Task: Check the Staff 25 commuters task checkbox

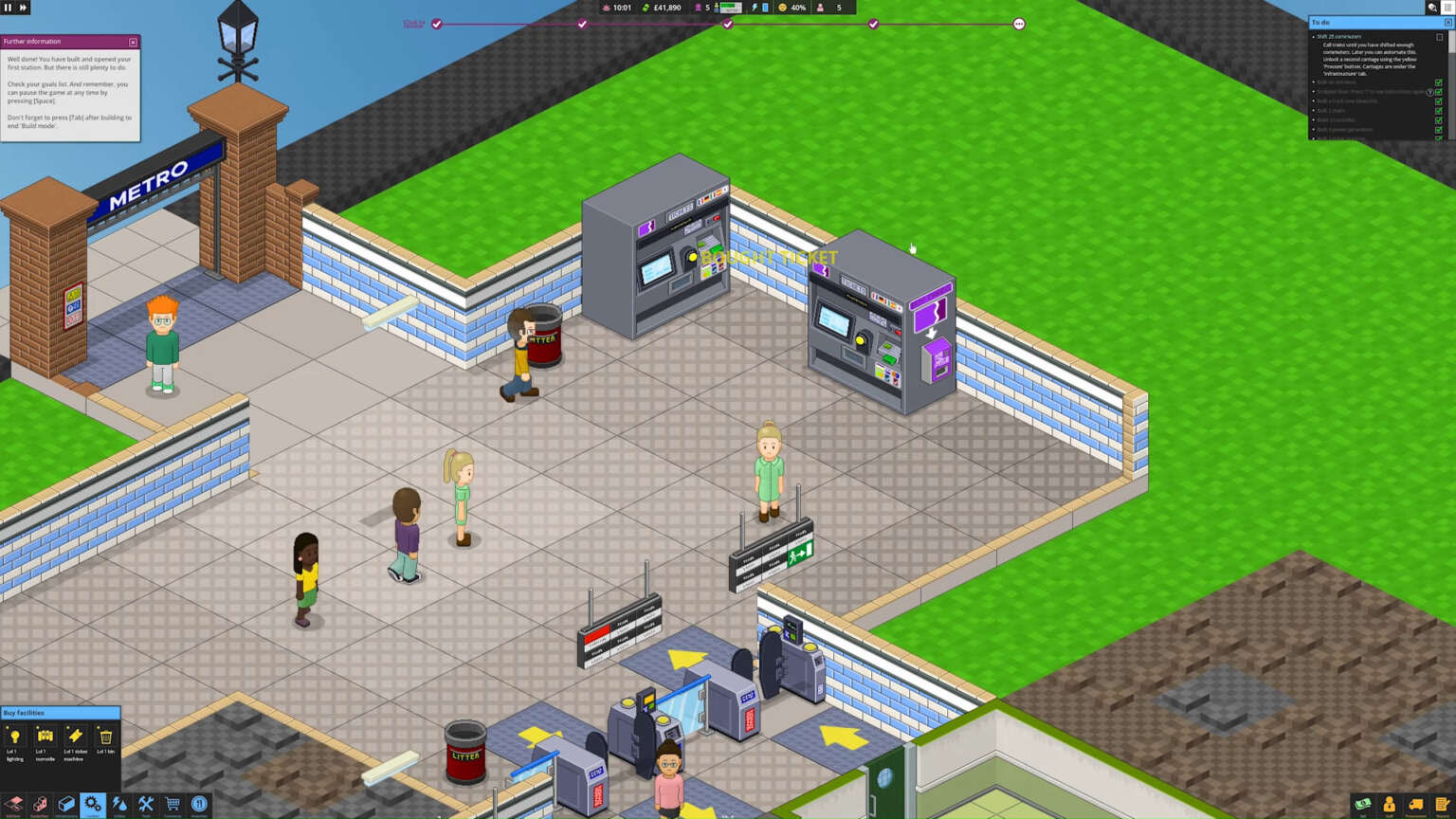Action: click(1439, 38)
